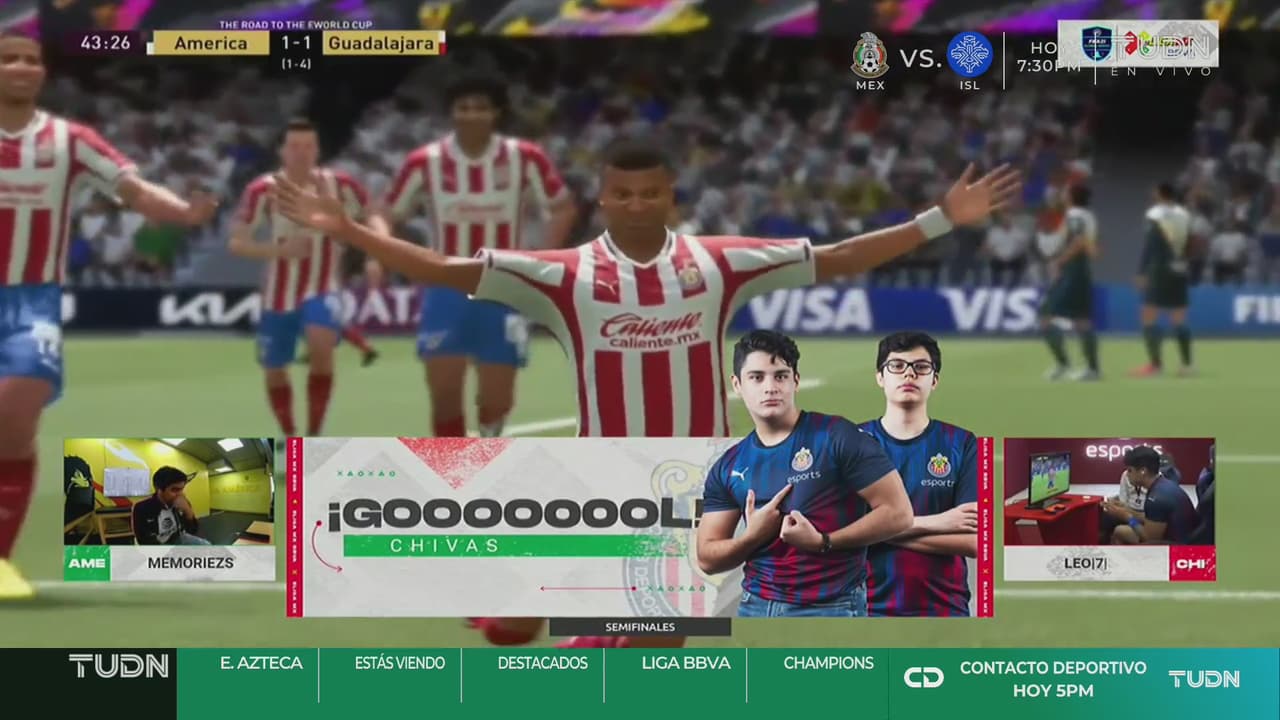The height and width of the screenshot is (720, 1280).
Task: Click the Contacto Deportivo Hoy 5PM promo
Action: (1052, 679)
